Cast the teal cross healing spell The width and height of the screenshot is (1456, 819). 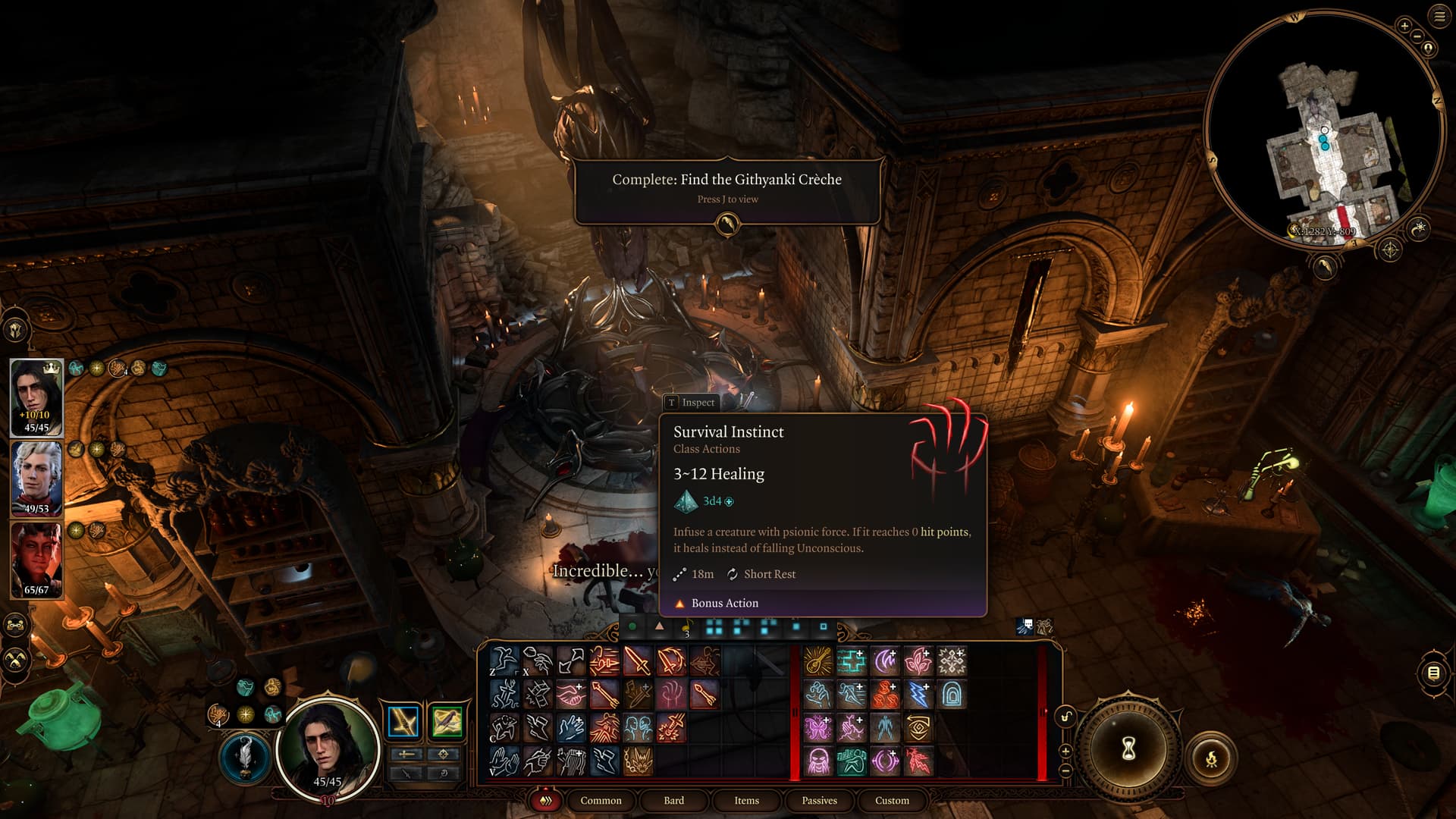pos(851,661)
